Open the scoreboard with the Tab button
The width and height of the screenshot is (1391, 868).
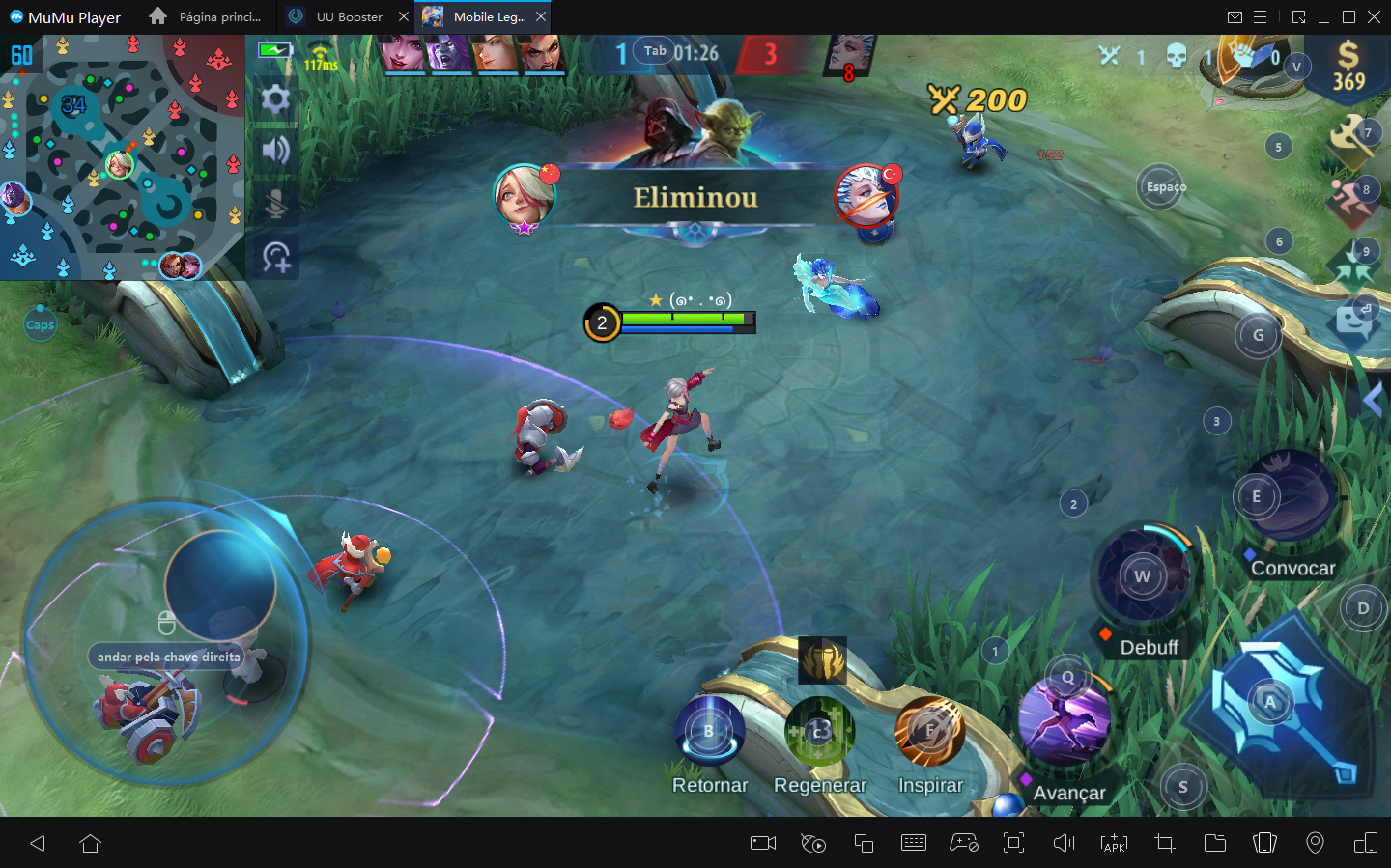pyautogui.click(x=653, y=50)
